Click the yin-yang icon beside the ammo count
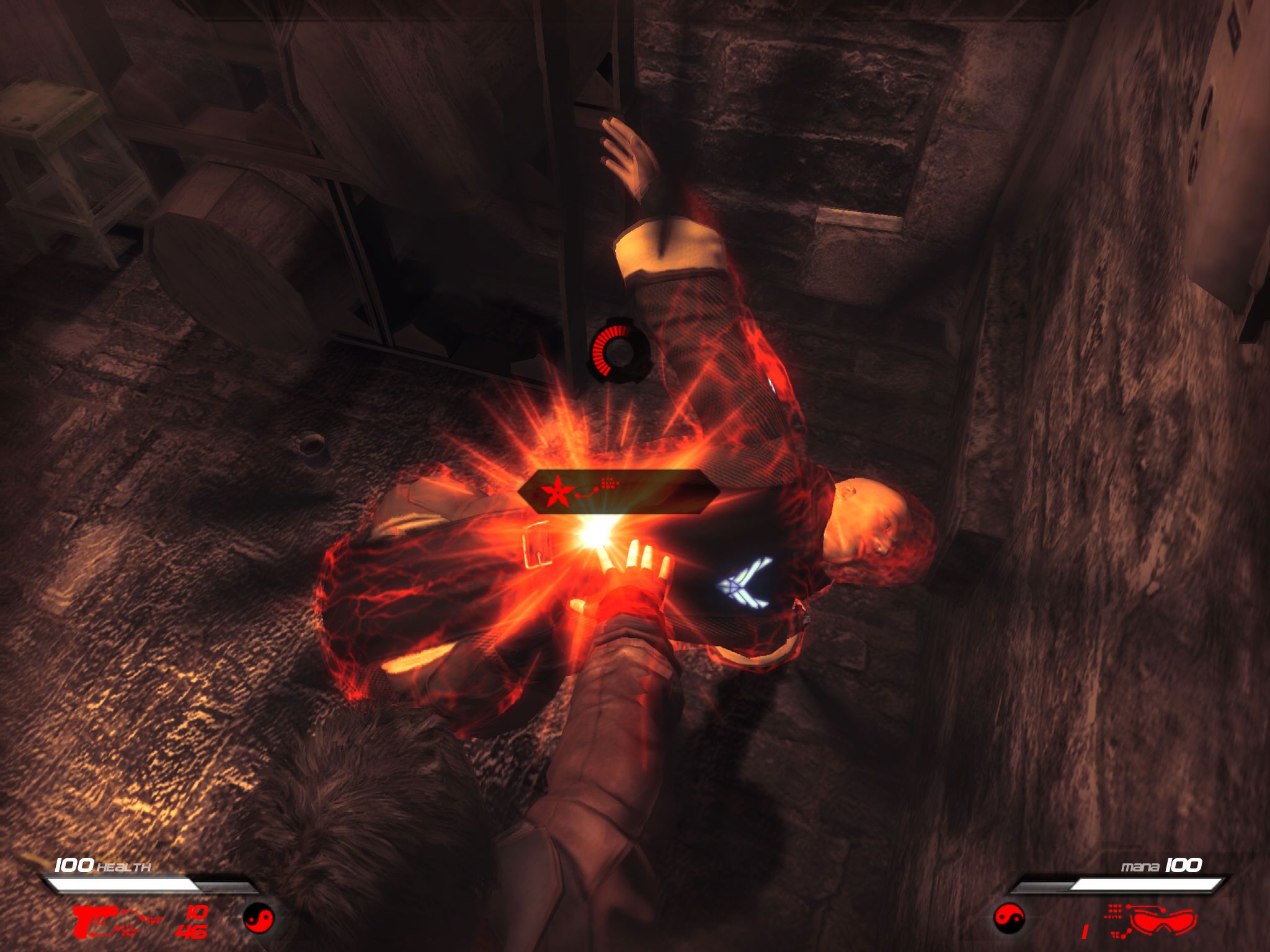This screenshot has width=1270, height=952. [x=257, y=918]
